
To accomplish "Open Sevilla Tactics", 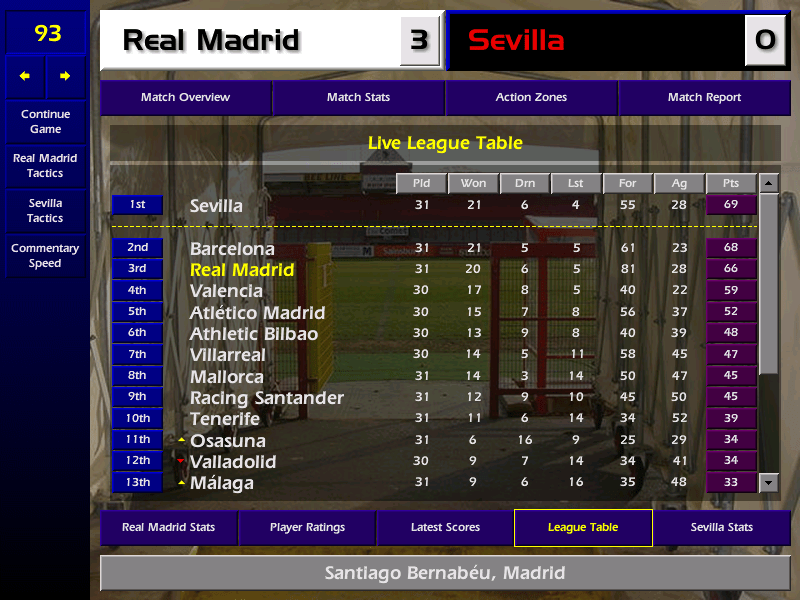I will [x=45, y=211].
